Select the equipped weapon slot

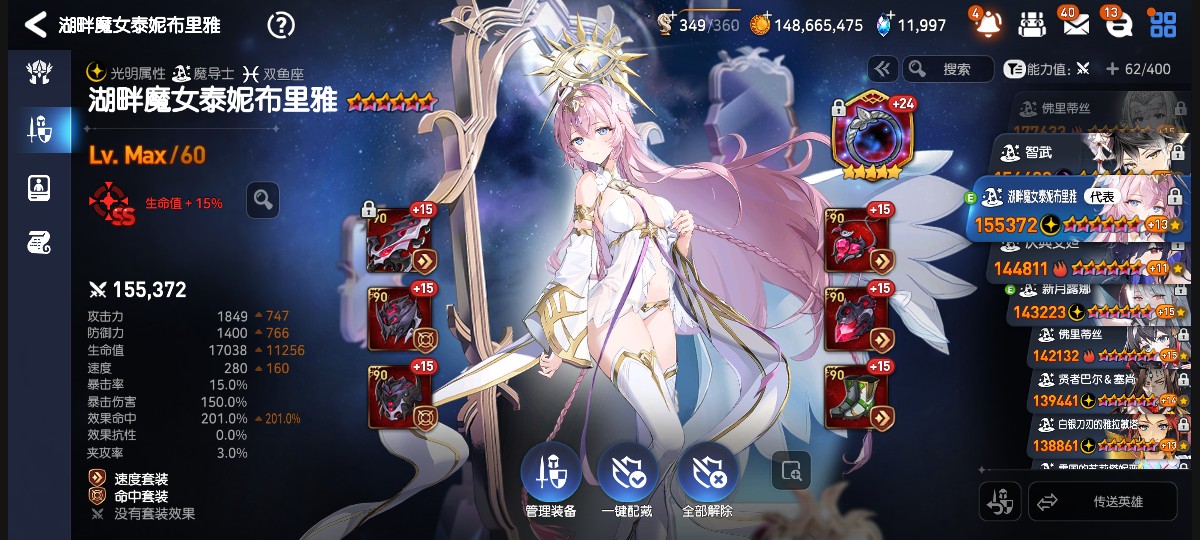point(400,240)
